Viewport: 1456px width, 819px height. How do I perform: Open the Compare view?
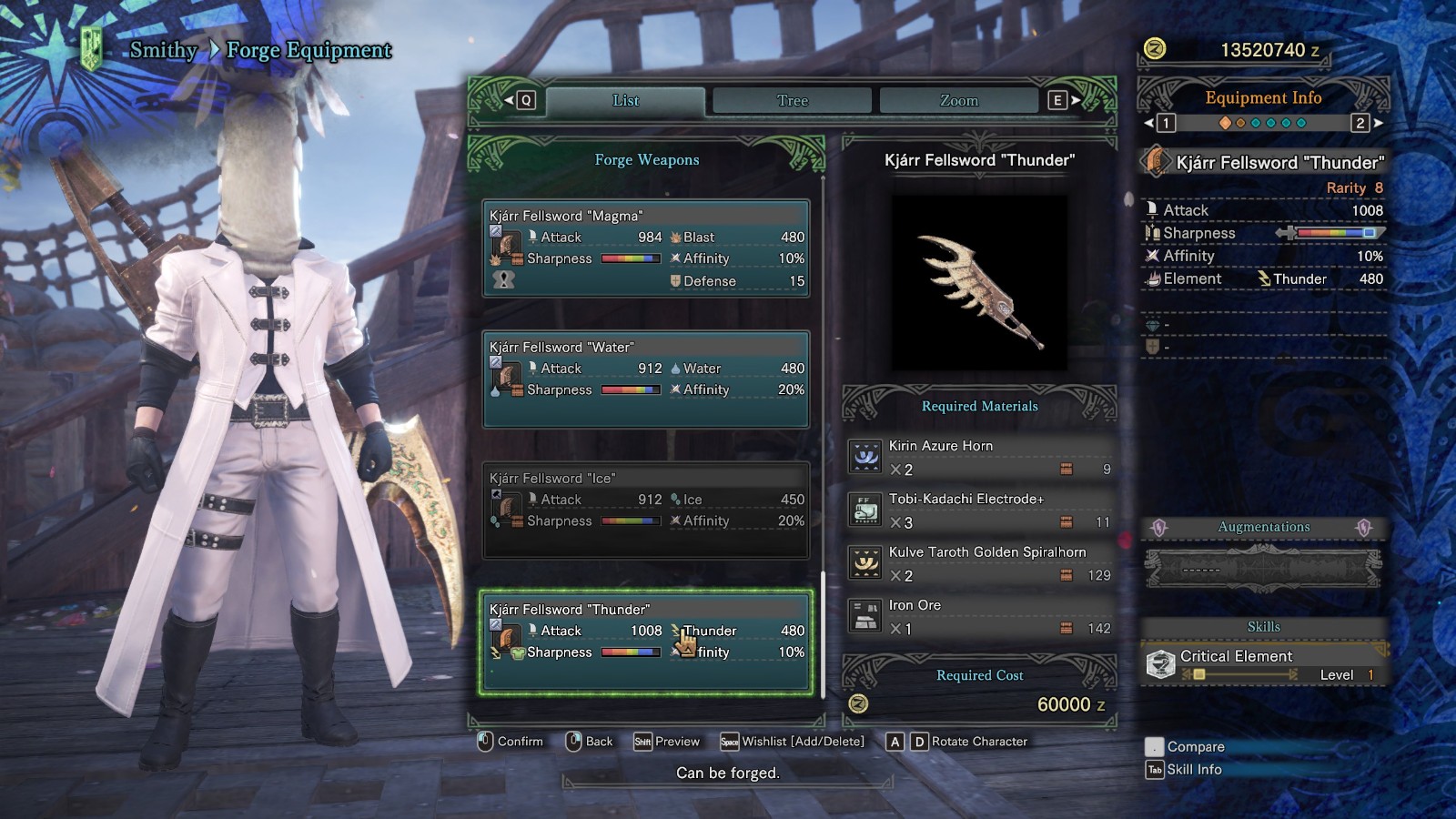pos(1185,747)
